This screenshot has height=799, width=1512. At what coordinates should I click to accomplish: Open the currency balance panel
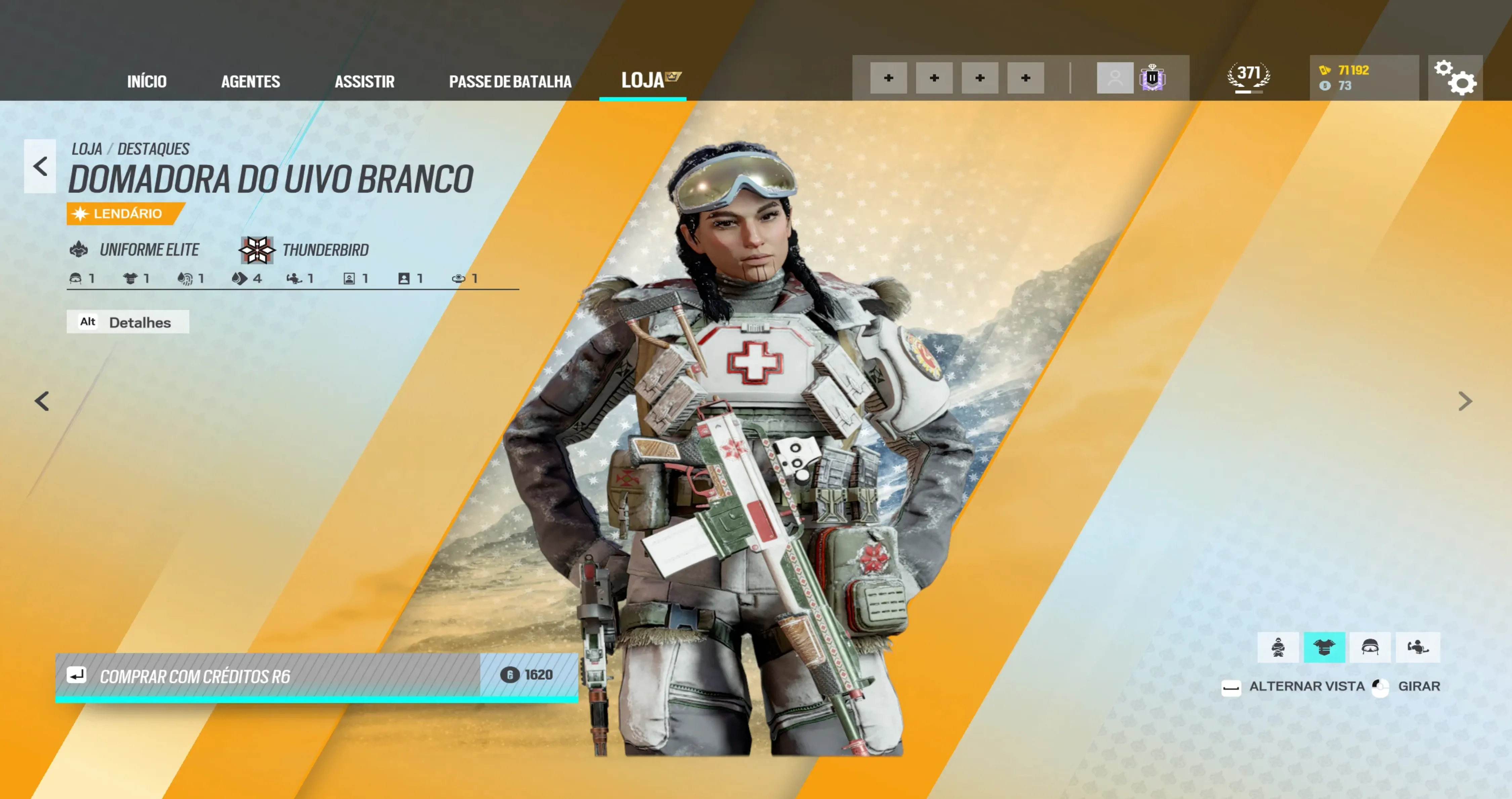[x=1363, y=78]
